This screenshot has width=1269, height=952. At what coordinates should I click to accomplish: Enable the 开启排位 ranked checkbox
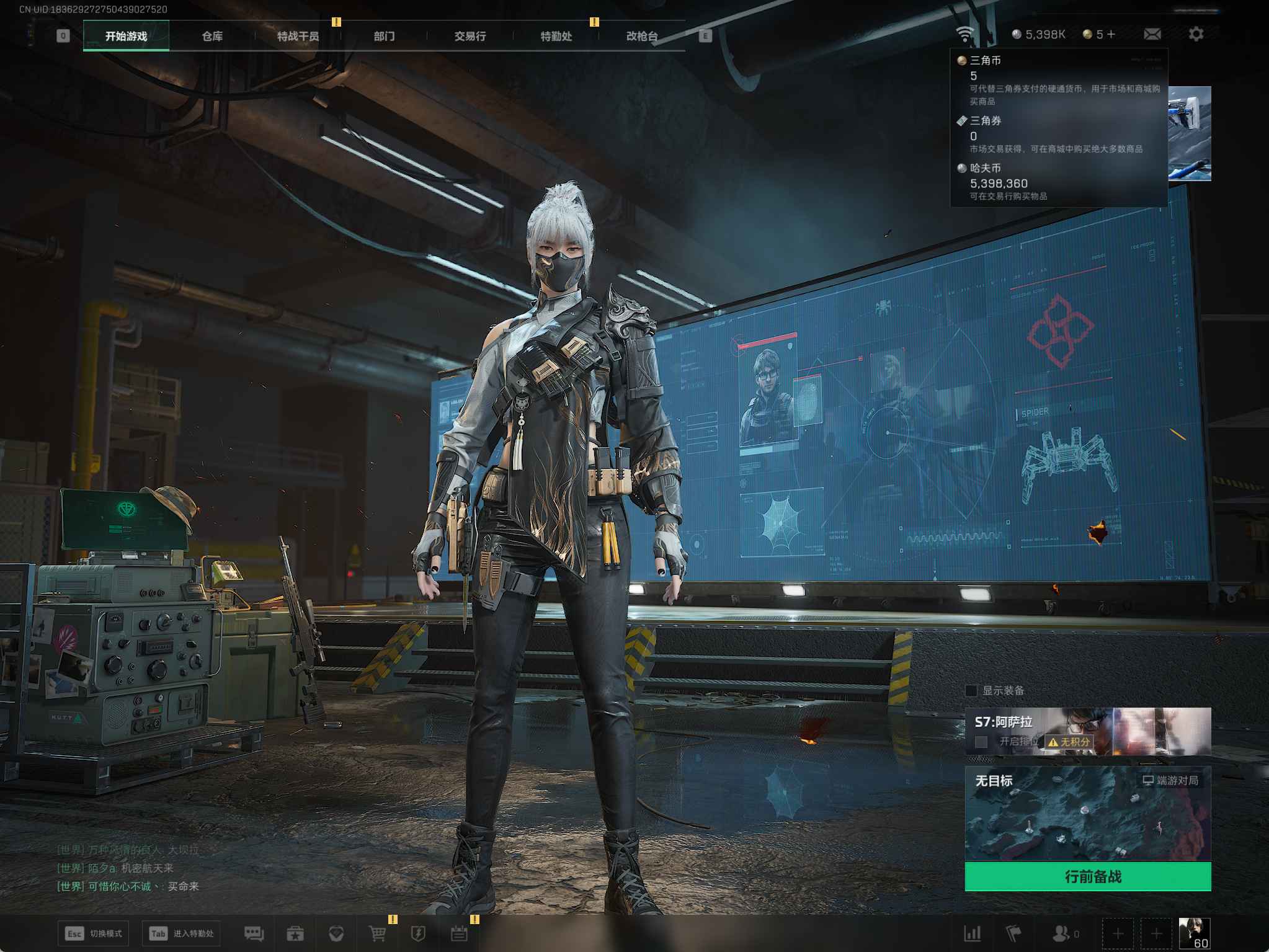pos(981,742)
